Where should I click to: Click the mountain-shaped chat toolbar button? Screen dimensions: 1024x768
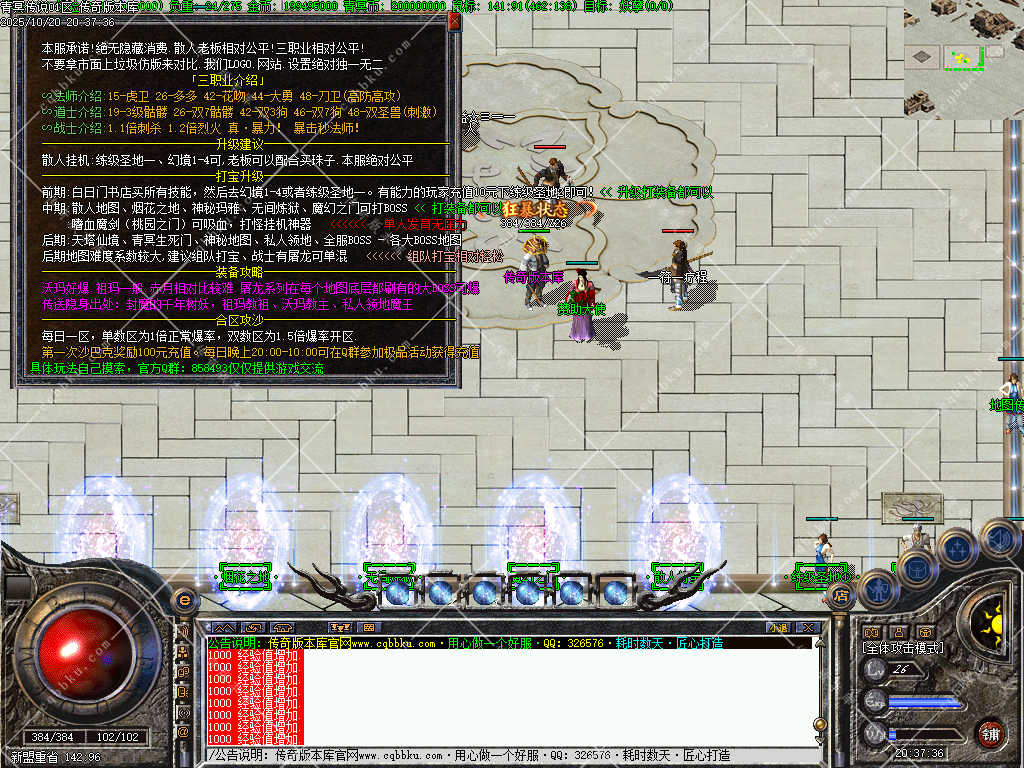click(x=223, y=627)
